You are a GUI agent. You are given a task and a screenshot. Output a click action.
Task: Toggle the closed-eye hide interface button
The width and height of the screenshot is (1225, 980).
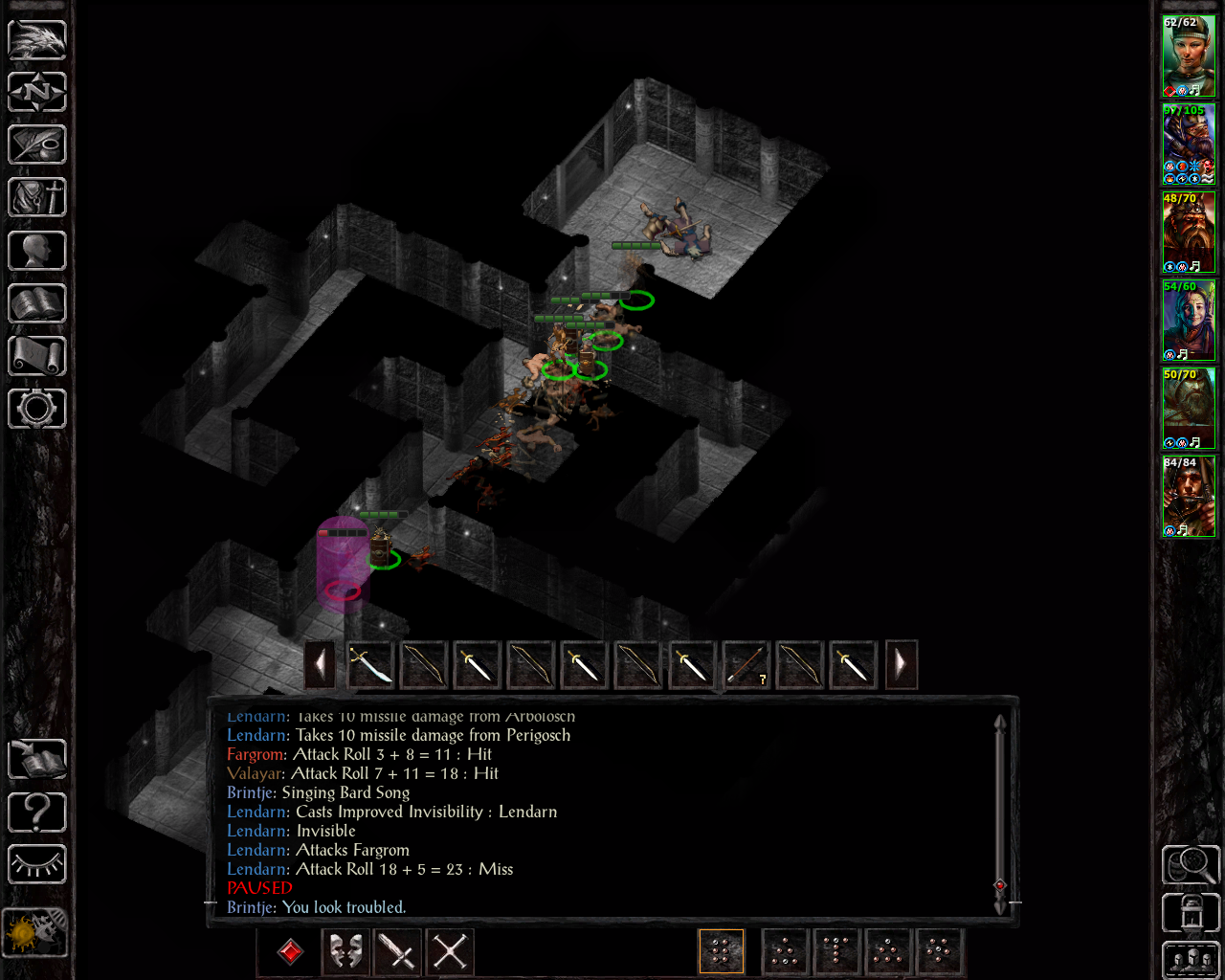37,865
